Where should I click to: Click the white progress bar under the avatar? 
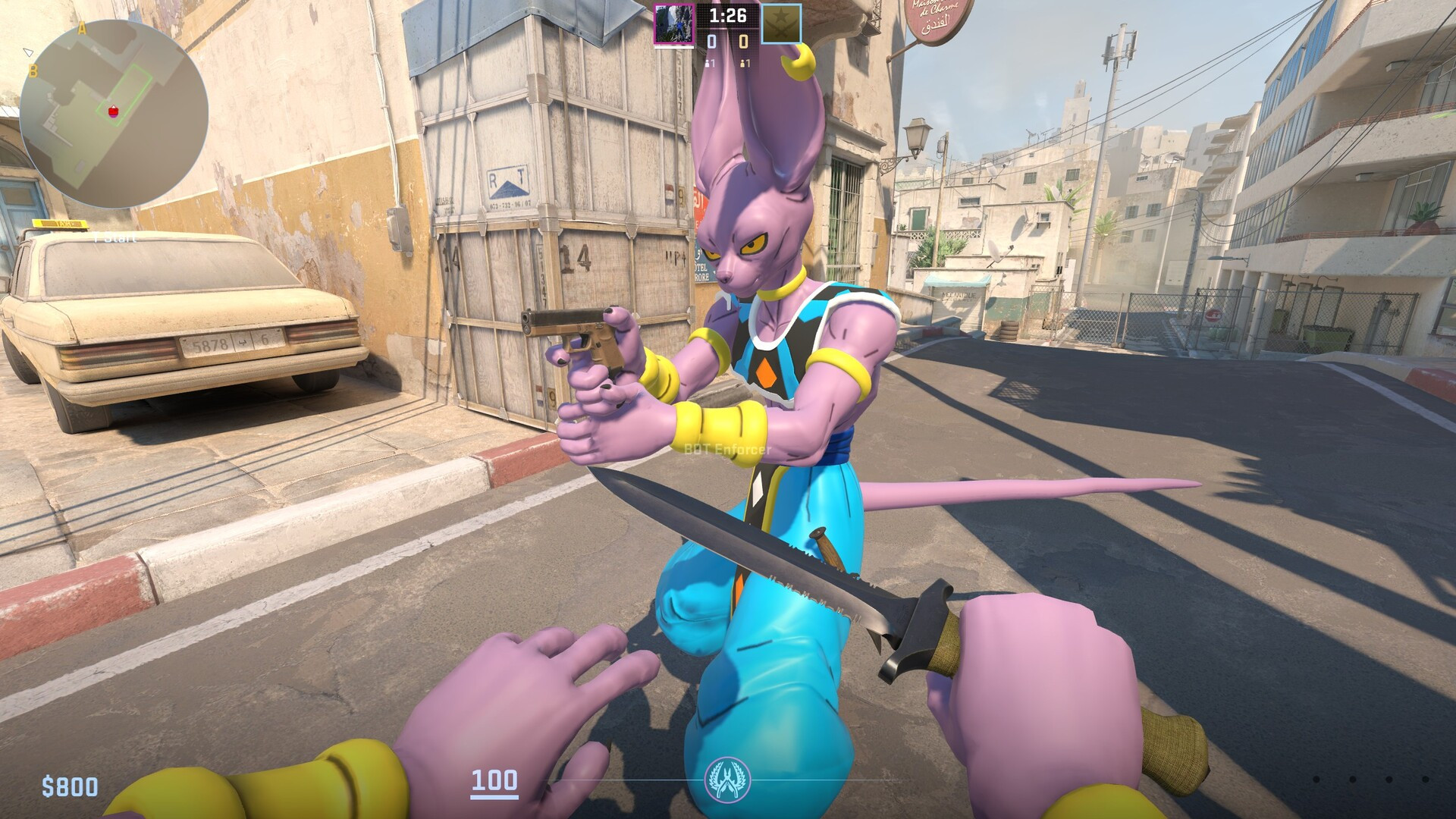(674, 46)
